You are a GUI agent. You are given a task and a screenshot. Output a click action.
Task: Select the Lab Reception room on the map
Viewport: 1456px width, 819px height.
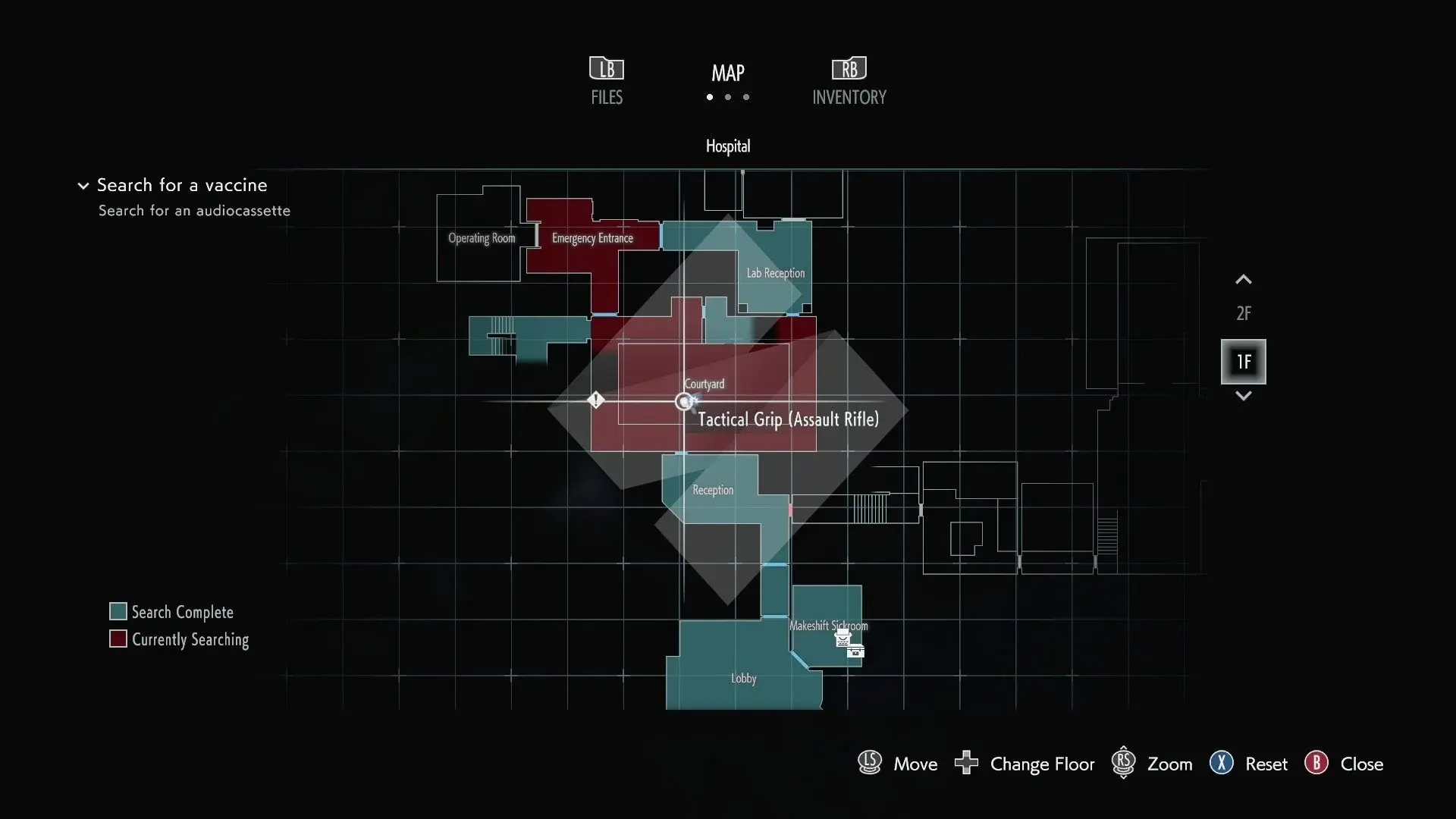click(775, 273)
